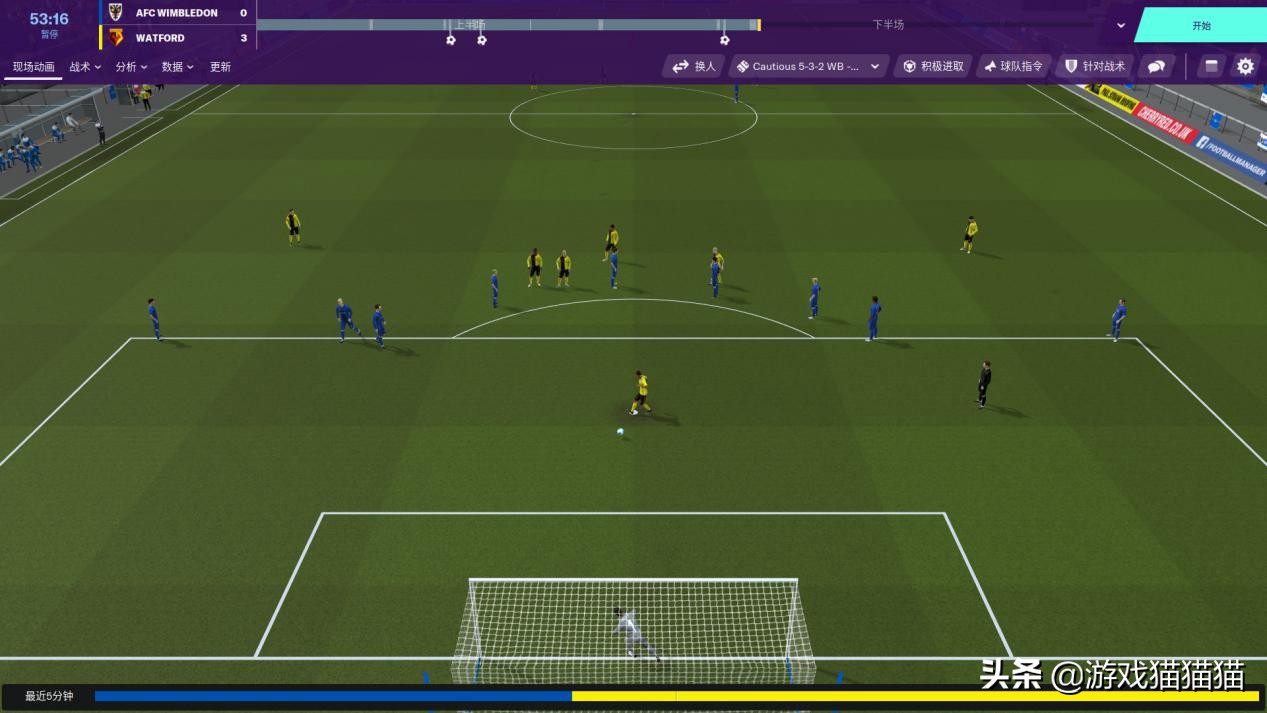Change the 积极进取 team mentality
1267x713 pixels.
933,66
